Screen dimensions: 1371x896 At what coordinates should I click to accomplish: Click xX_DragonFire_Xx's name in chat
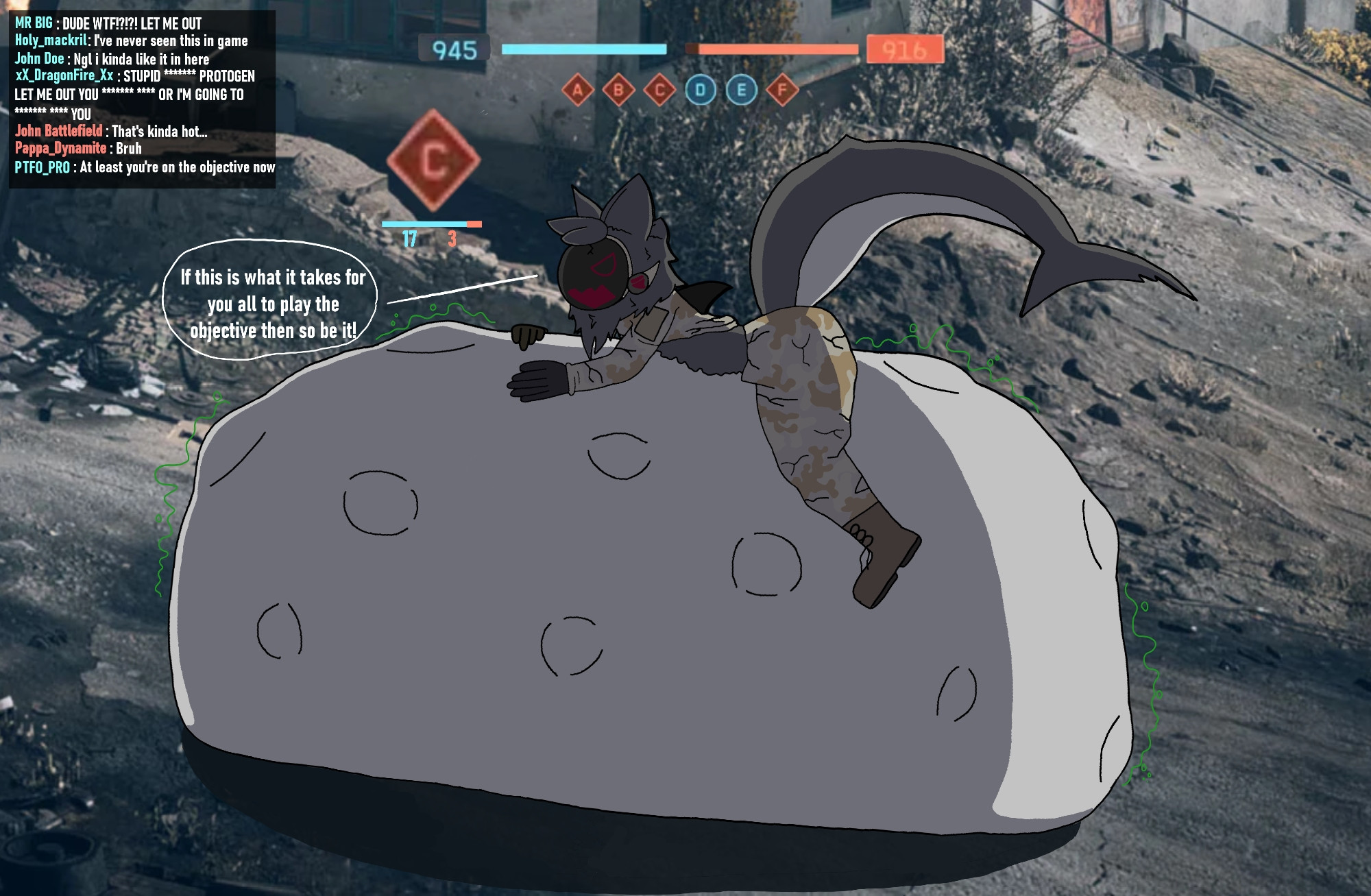click(64, 76)
